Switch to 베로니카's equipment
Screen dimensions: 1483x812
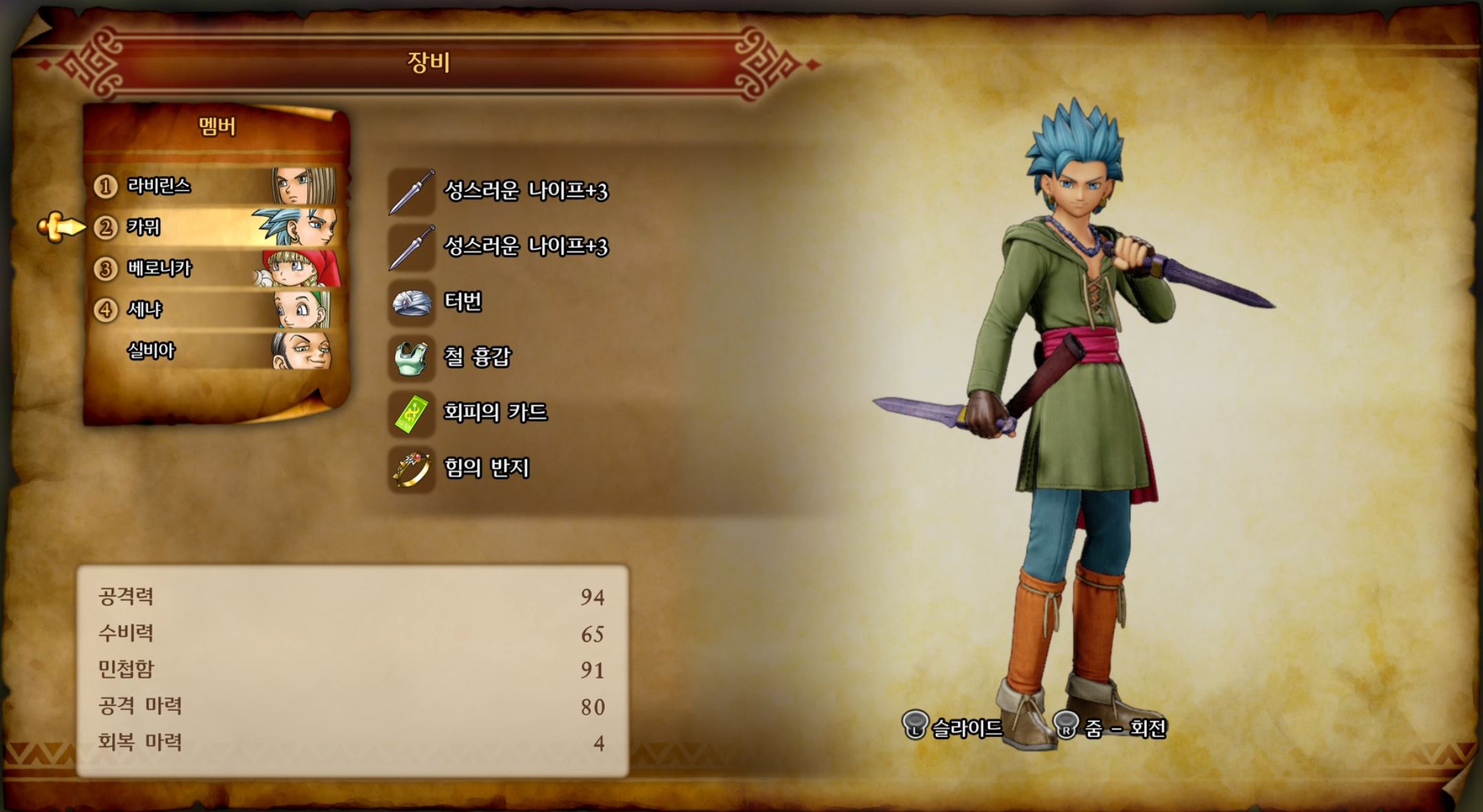[214, 269]
